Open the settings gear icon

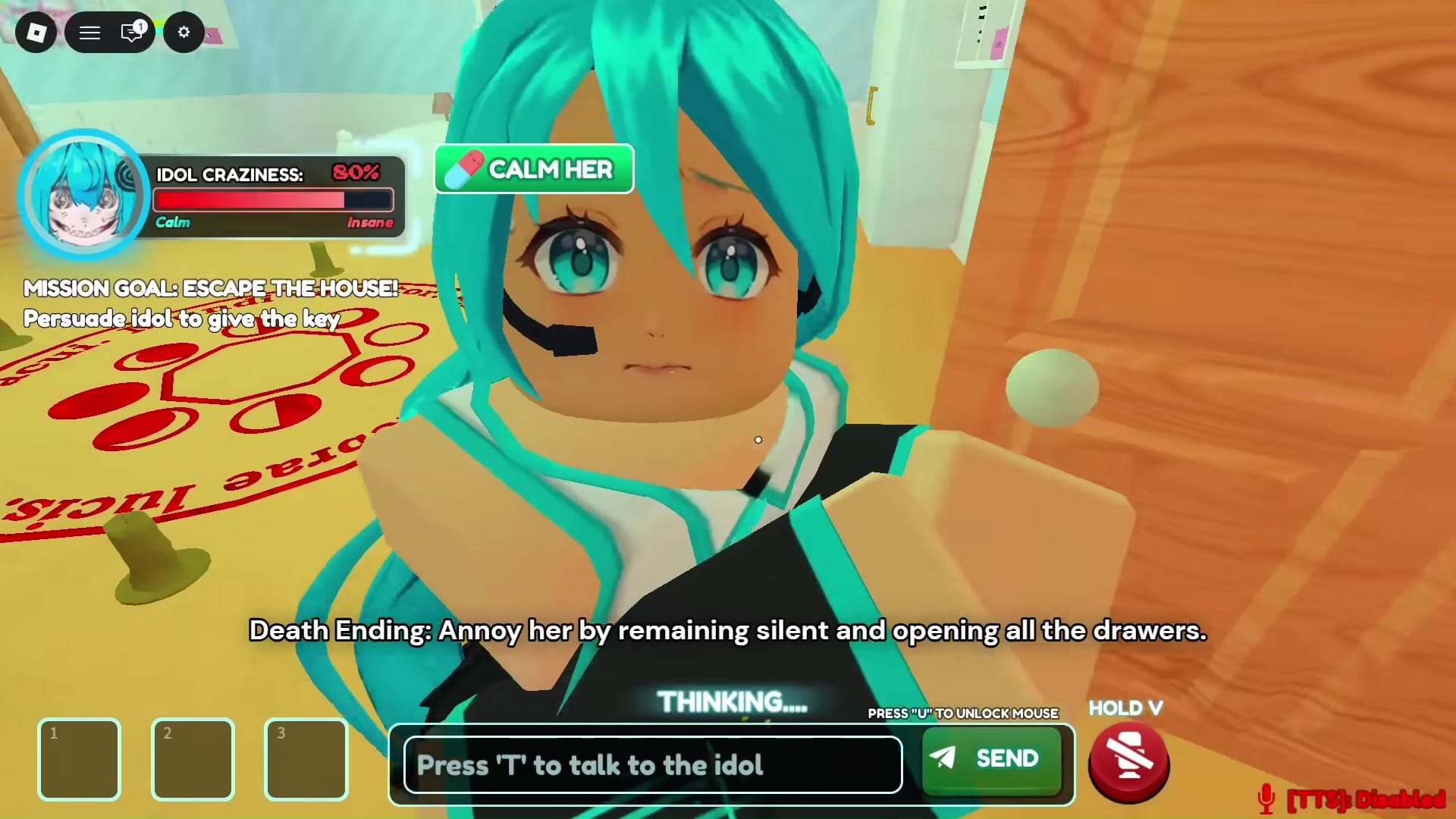tap(184, 33)
